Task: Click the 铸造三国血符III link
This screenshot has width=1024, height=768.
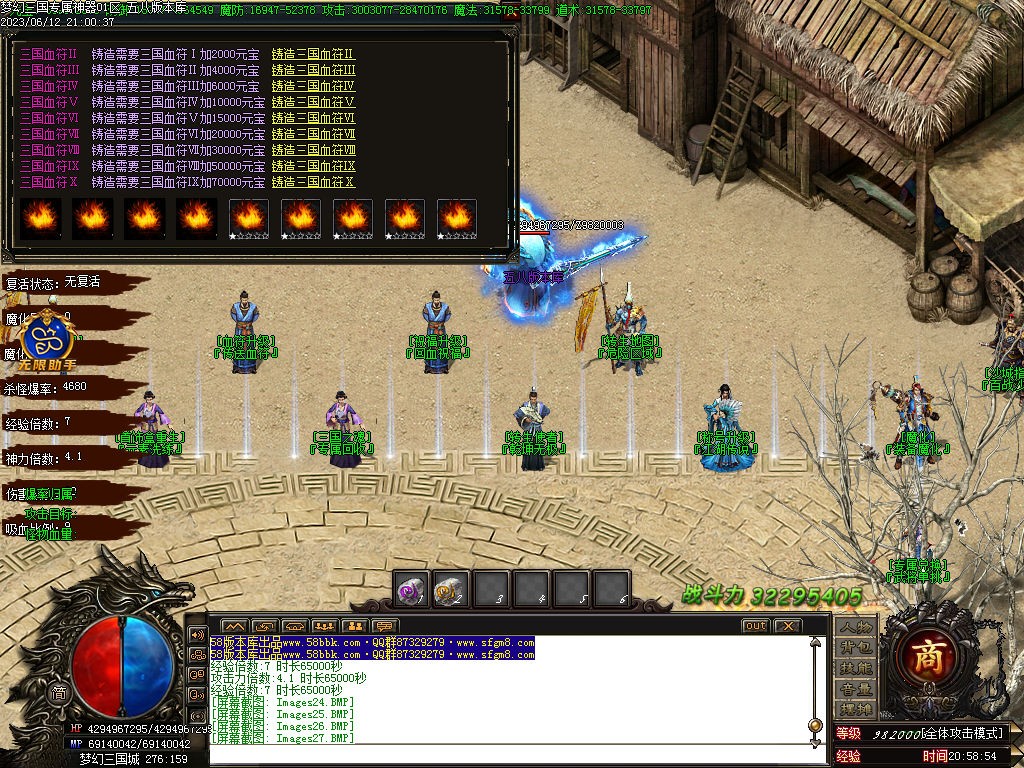Action: click(313, 70)
